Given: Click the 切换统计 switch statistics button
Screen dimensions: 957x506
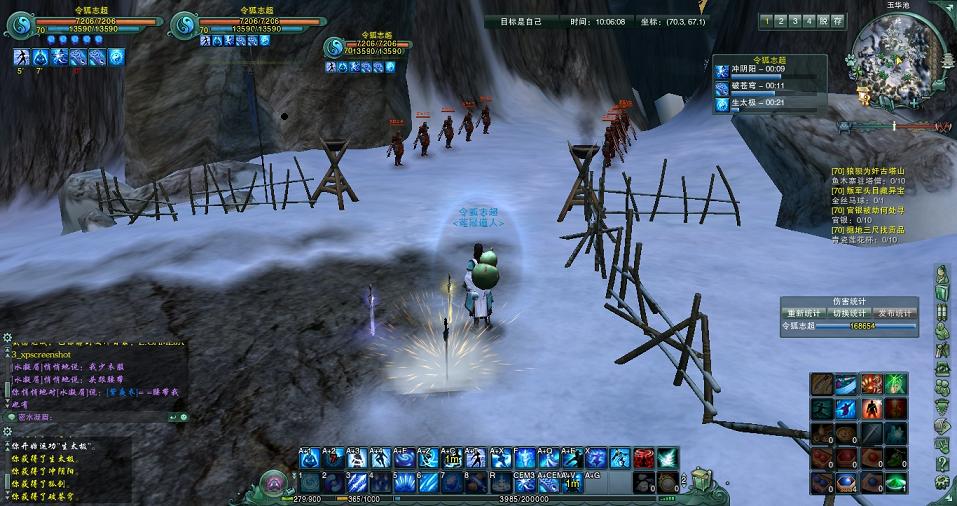Looking at the screenshot, I should [849, 313].
